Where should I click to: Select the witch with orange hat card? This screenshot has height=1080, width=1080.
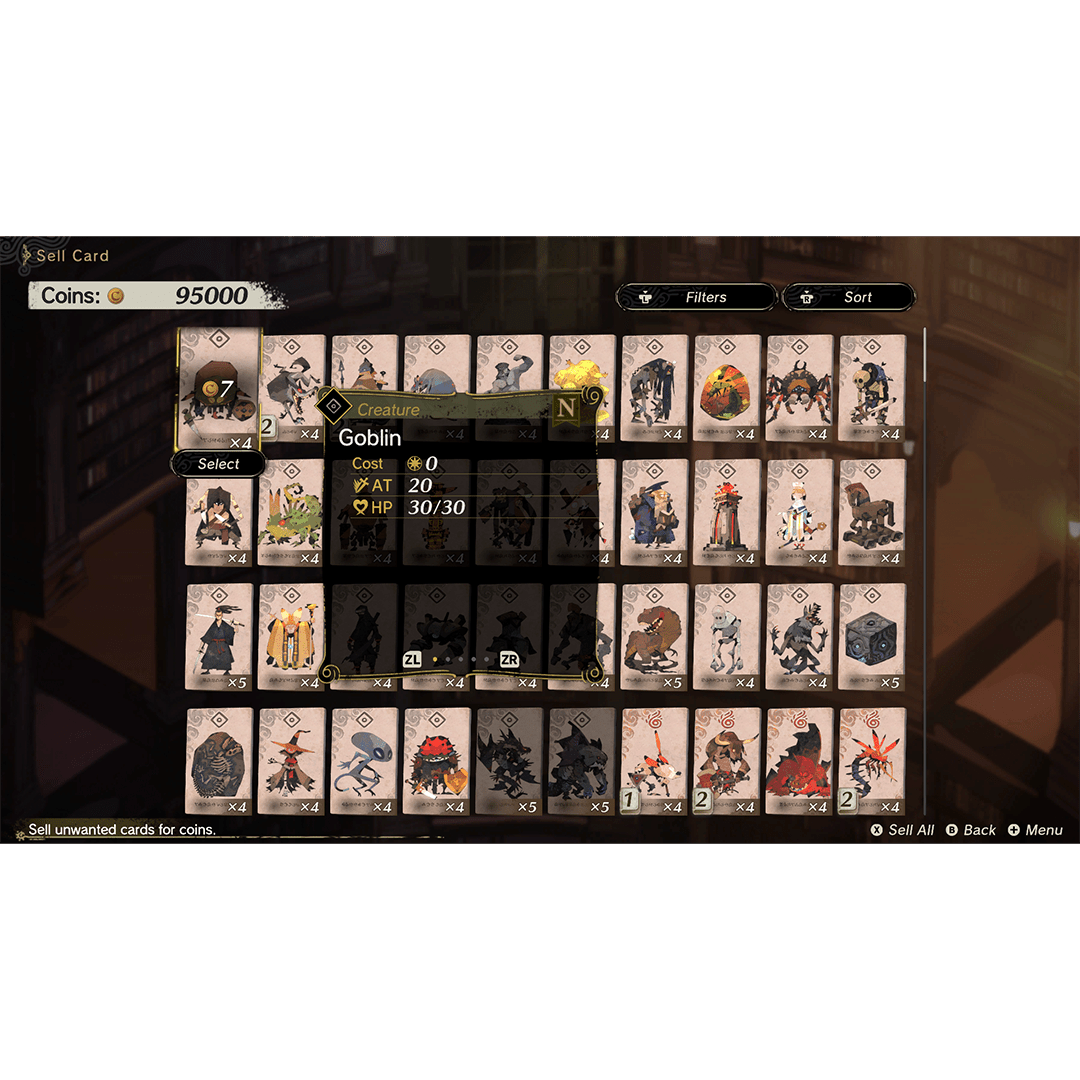tap(291, 761)
